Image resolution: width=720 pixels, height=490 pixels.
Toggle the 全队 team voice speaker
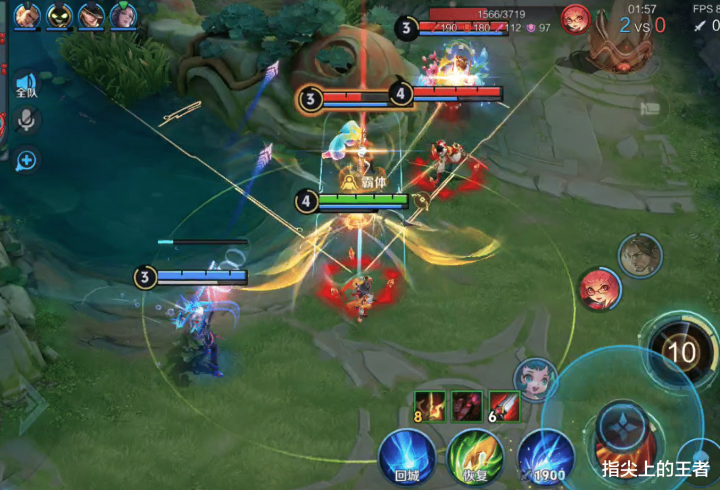coord(26,84)
